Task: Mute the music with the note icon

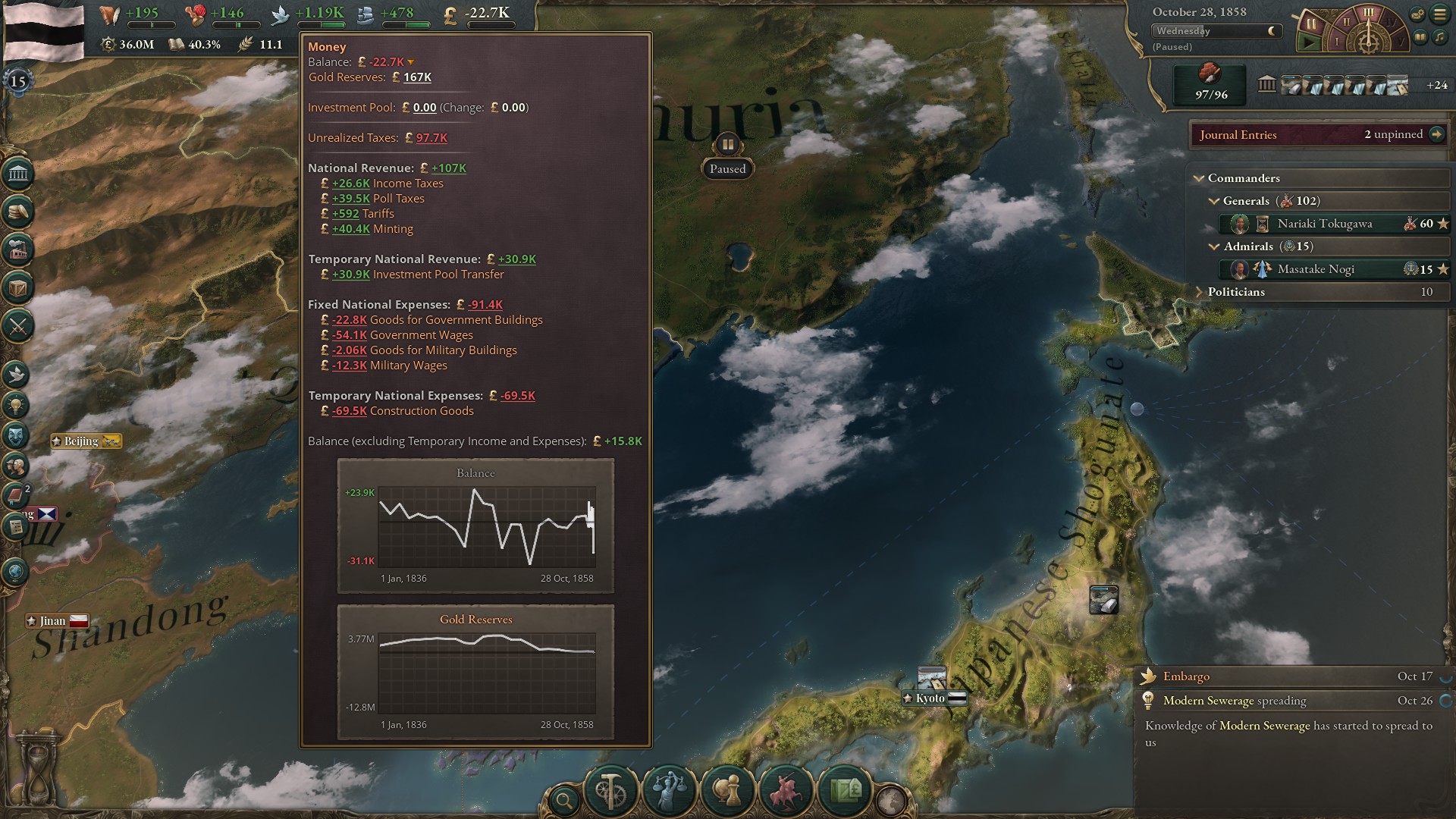Action: tap(1439, 37)
